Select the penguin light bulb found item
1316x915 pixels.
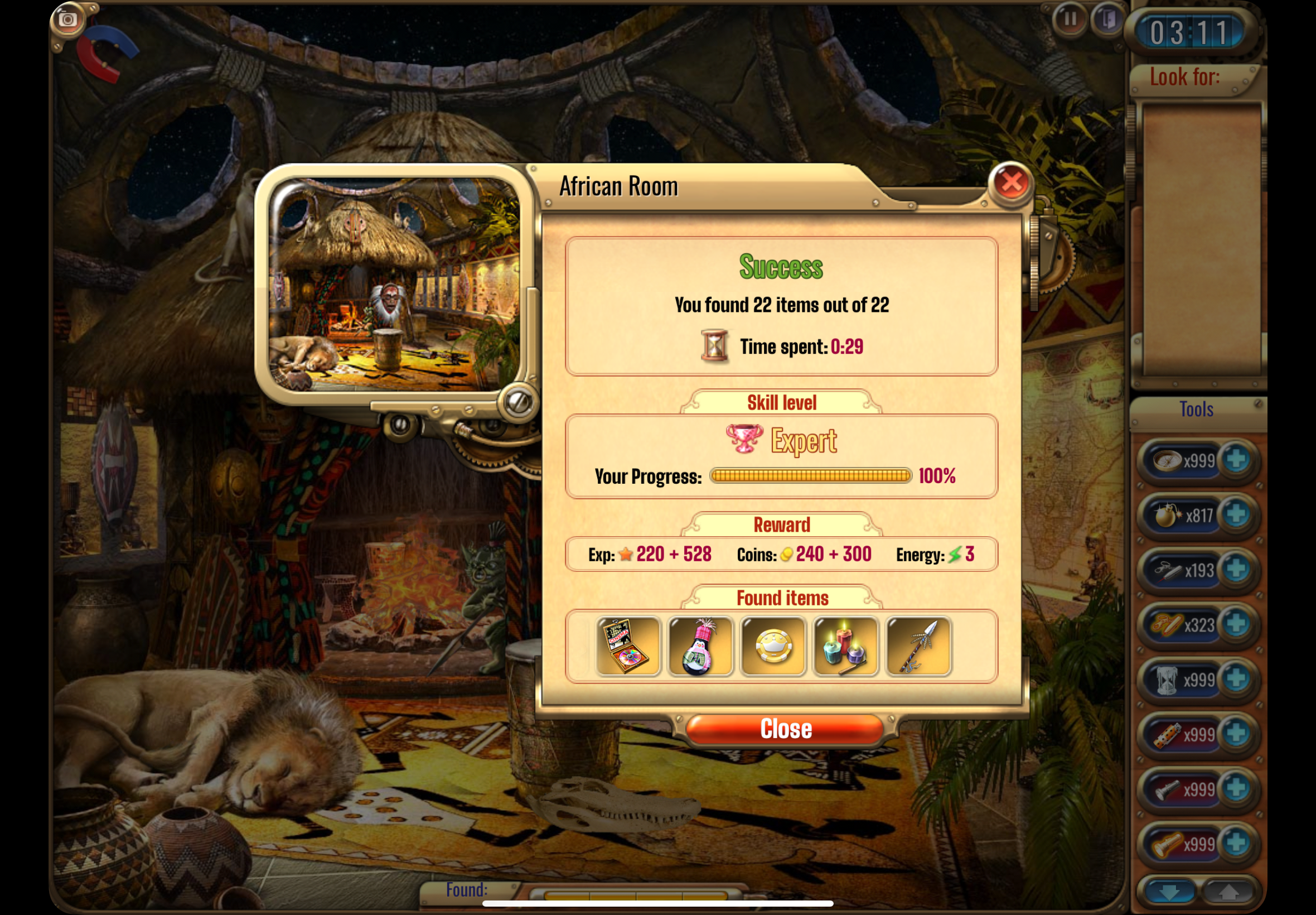pyautogui.click(x=700, y=646)
